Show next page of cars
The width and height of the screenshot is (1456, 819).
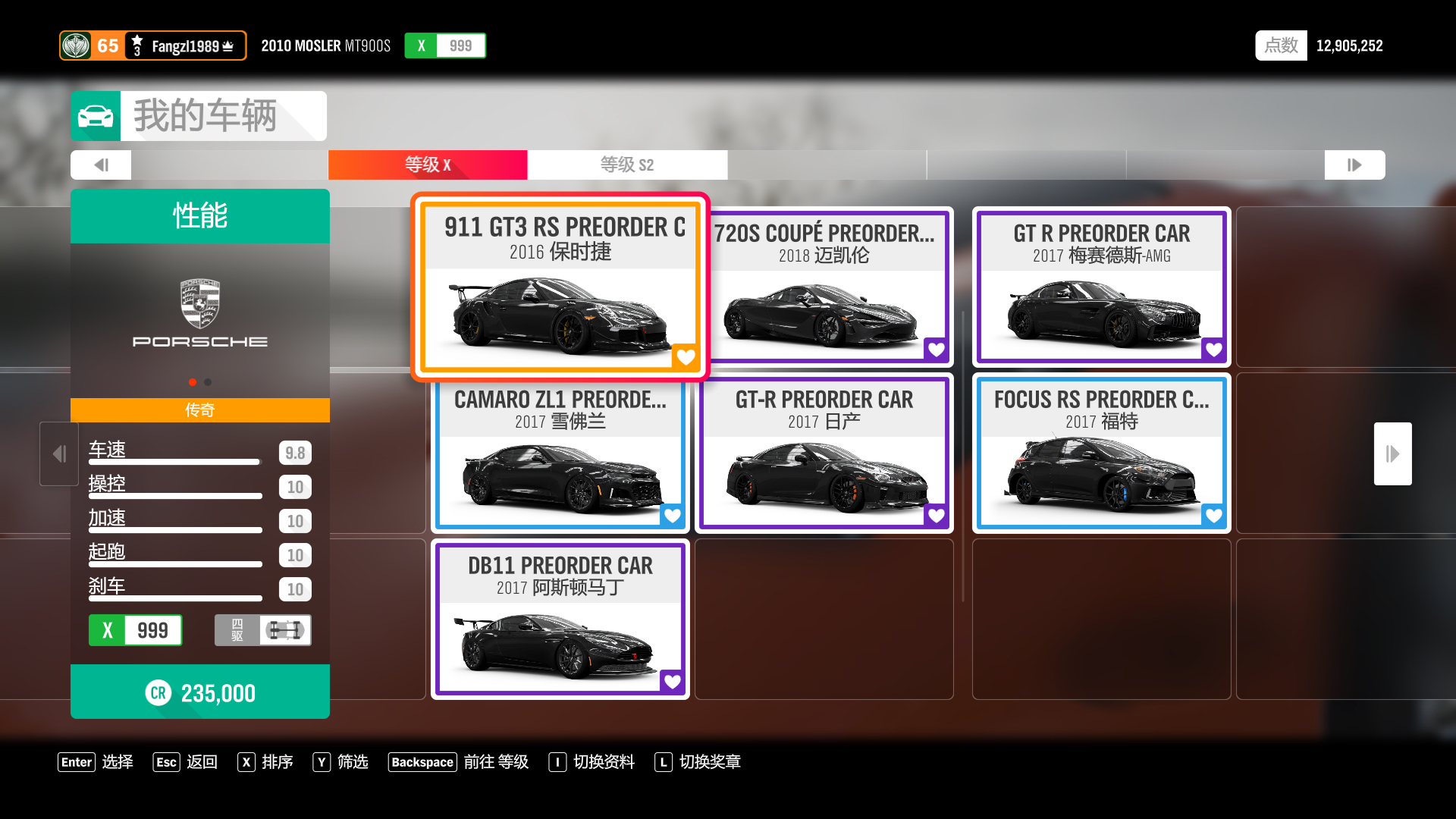pos(1392,453)
